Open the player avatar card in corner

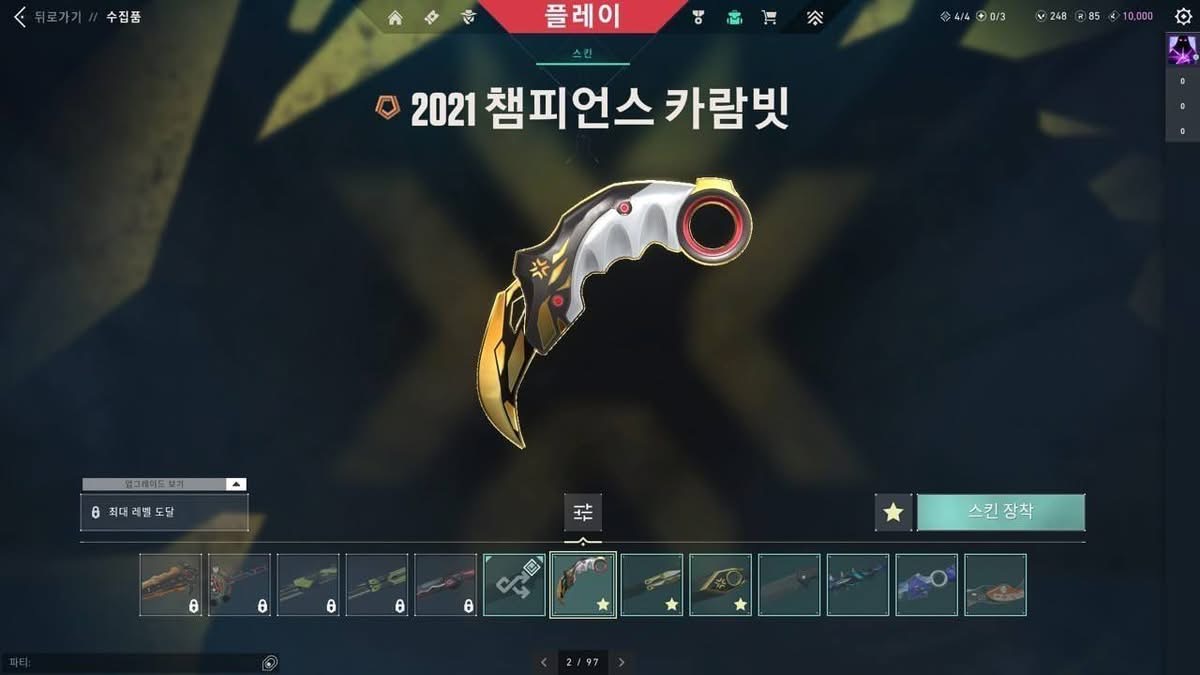pyautogui.click(x=1182, y=49)
